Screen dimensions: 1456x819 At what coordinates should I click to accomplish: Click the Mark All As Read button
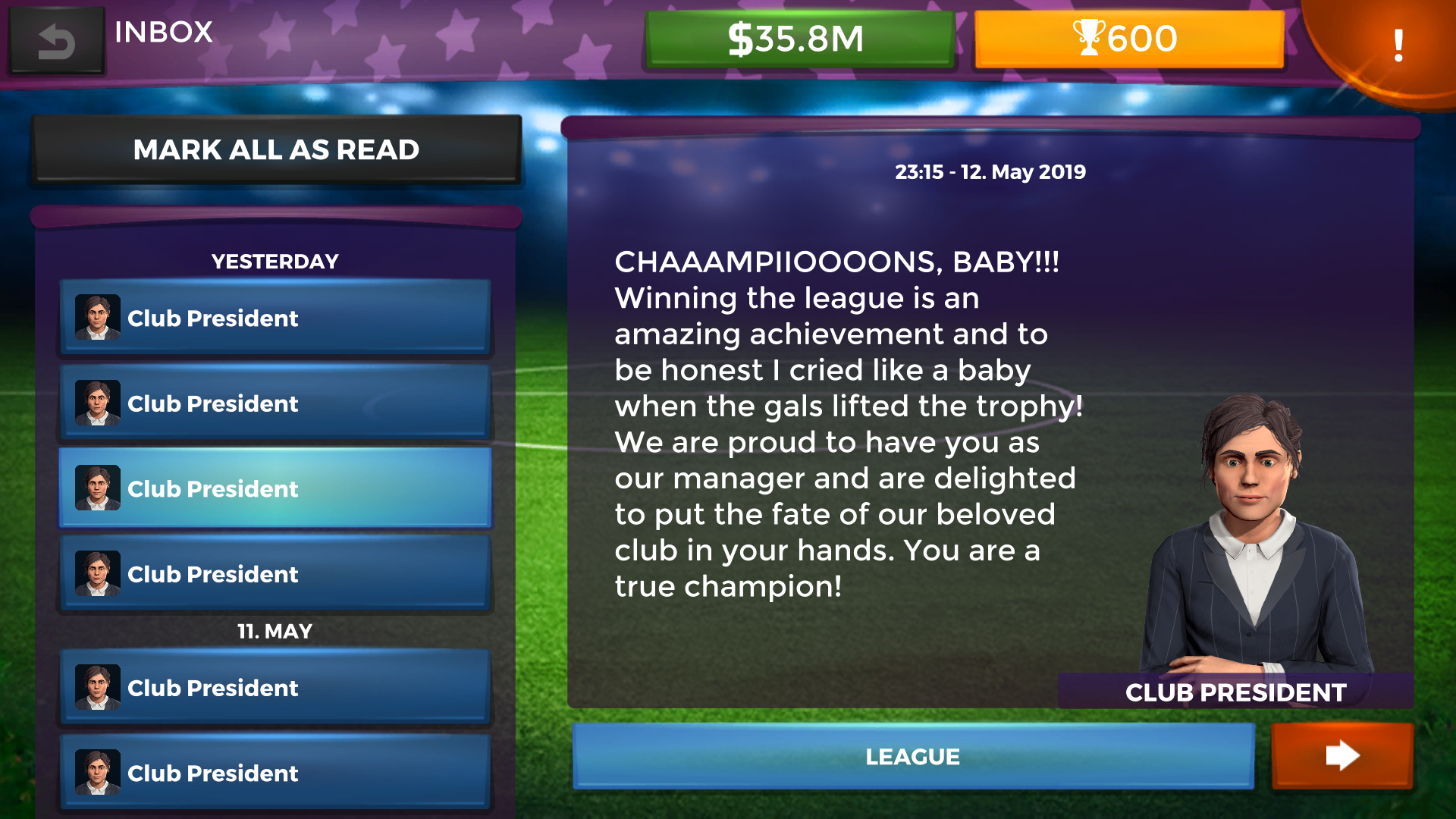(276, 149)
